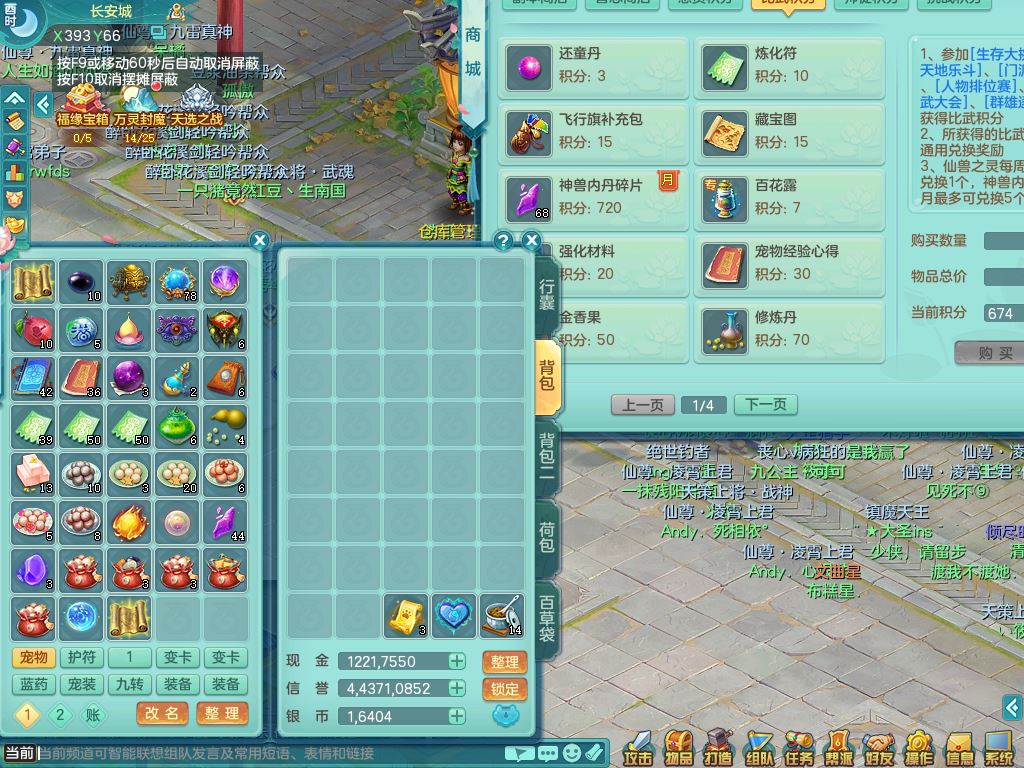The width and height of the screenshot is (1024, 768).
Task: Open the 任务 quest menu
Action: (799, 746)
